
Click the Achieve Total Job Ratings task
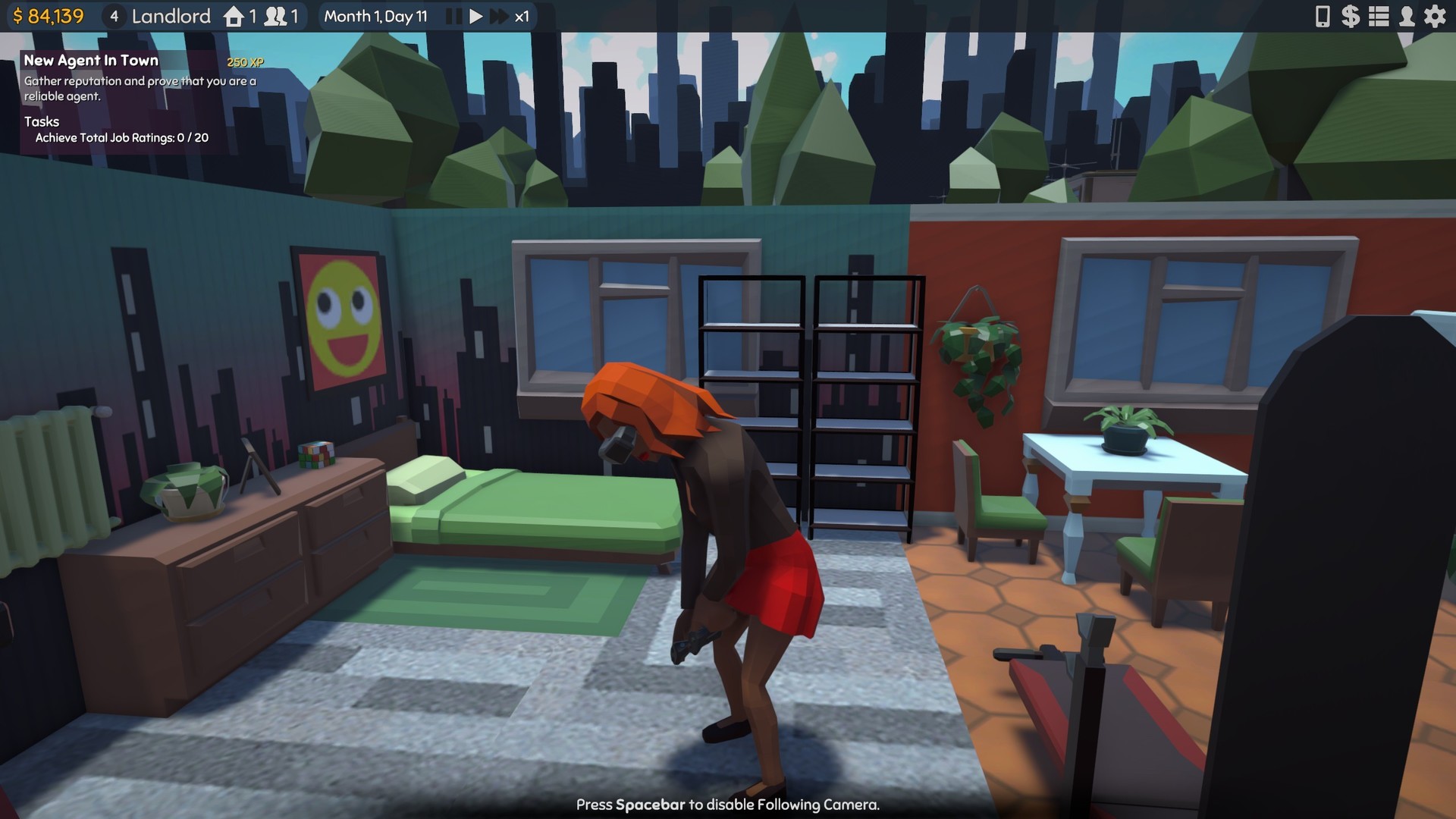[x=120, y=138]
